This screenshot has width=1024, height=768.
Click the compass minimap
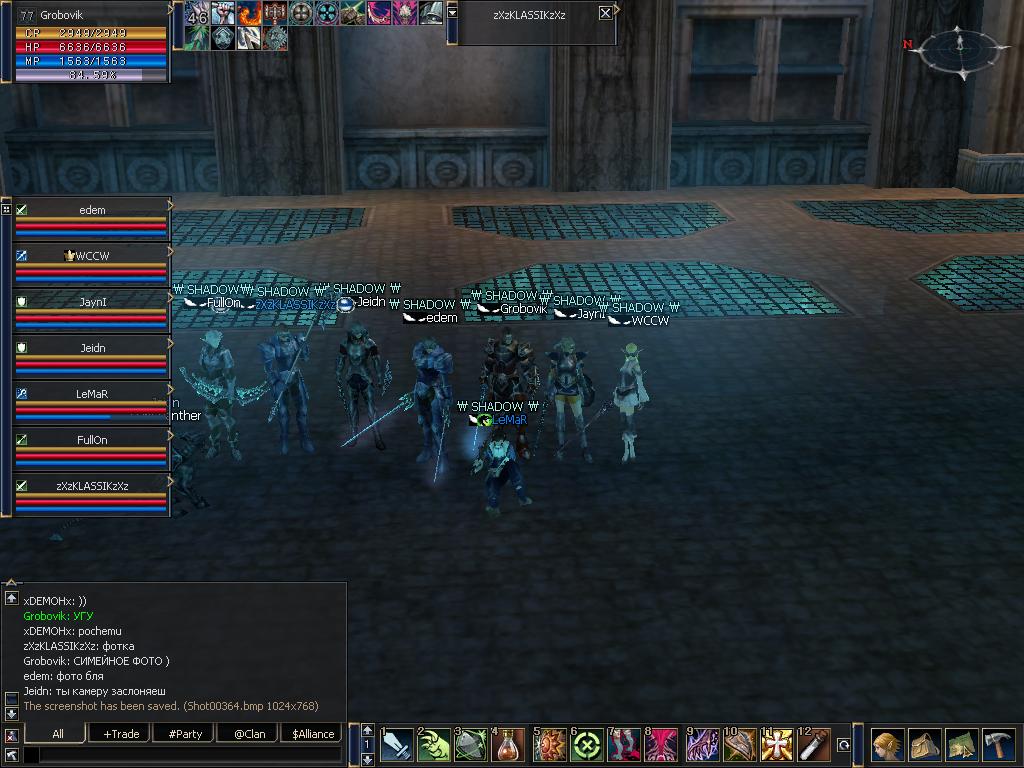tap(959, 48)
